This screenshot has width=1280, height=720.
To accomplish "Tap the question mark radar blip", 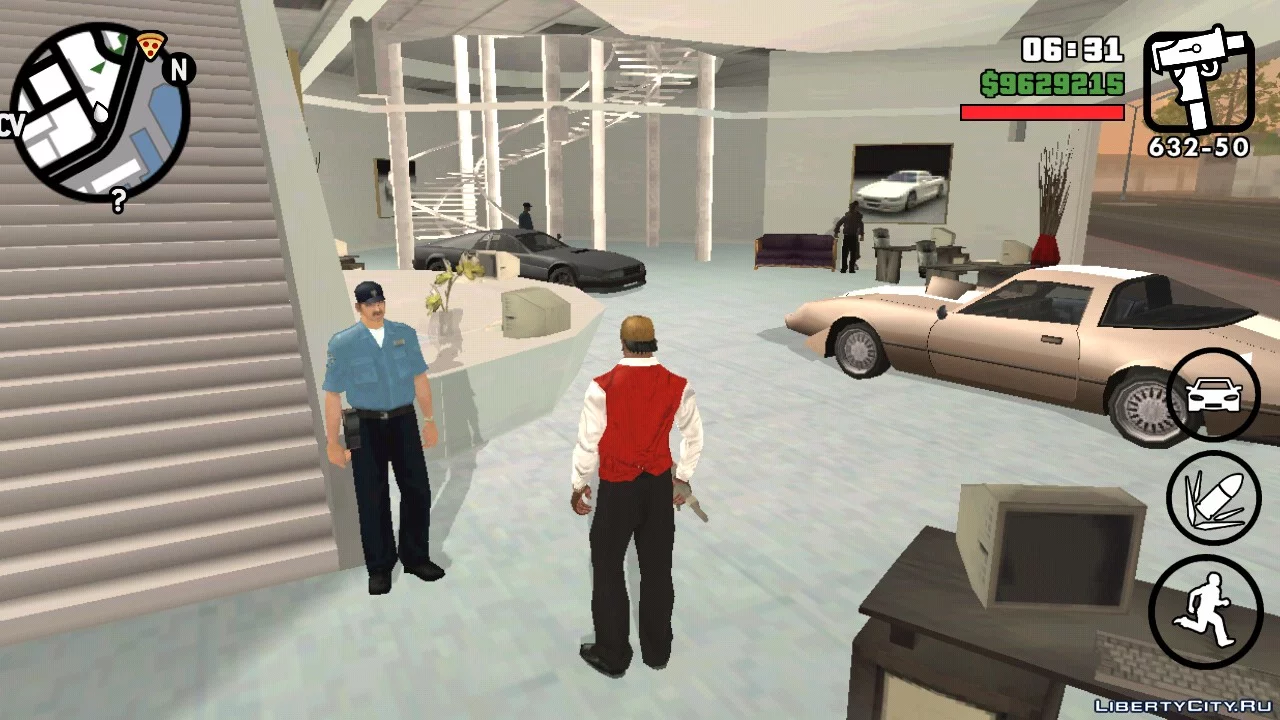I will [x=118, y=201].
